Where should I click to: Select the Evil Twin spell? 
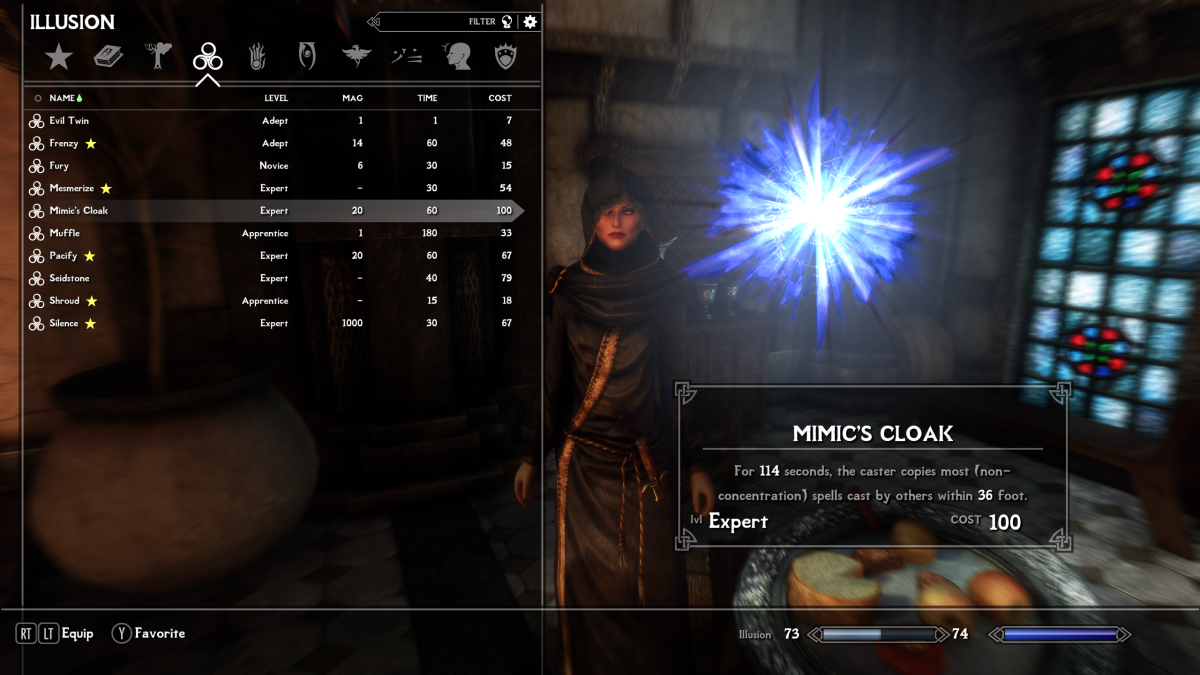point(69,121)
